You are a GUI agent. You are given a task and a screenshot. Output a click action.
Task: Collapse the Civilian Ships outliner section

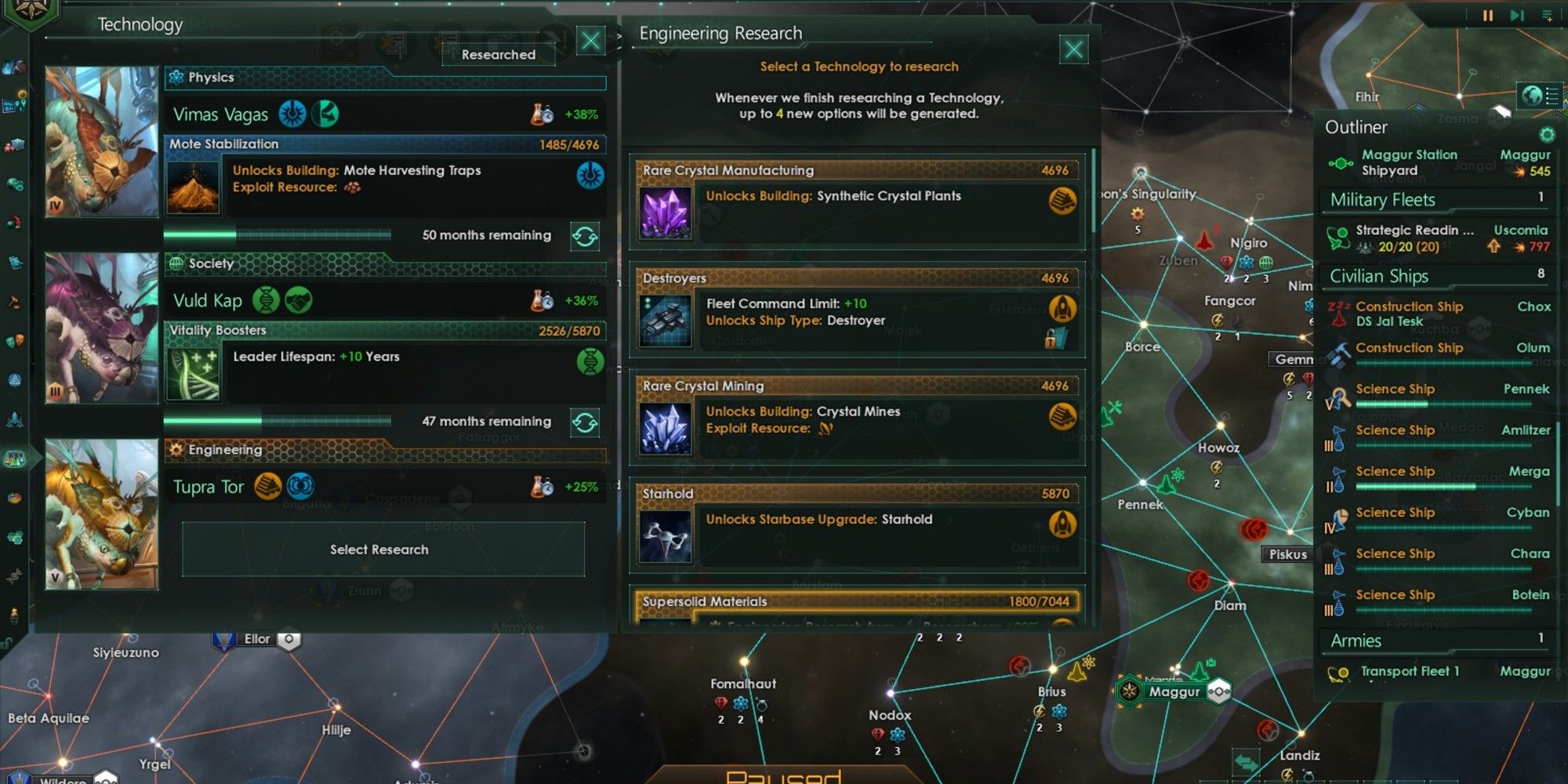pyautogui.click(x=1380, y=276)
